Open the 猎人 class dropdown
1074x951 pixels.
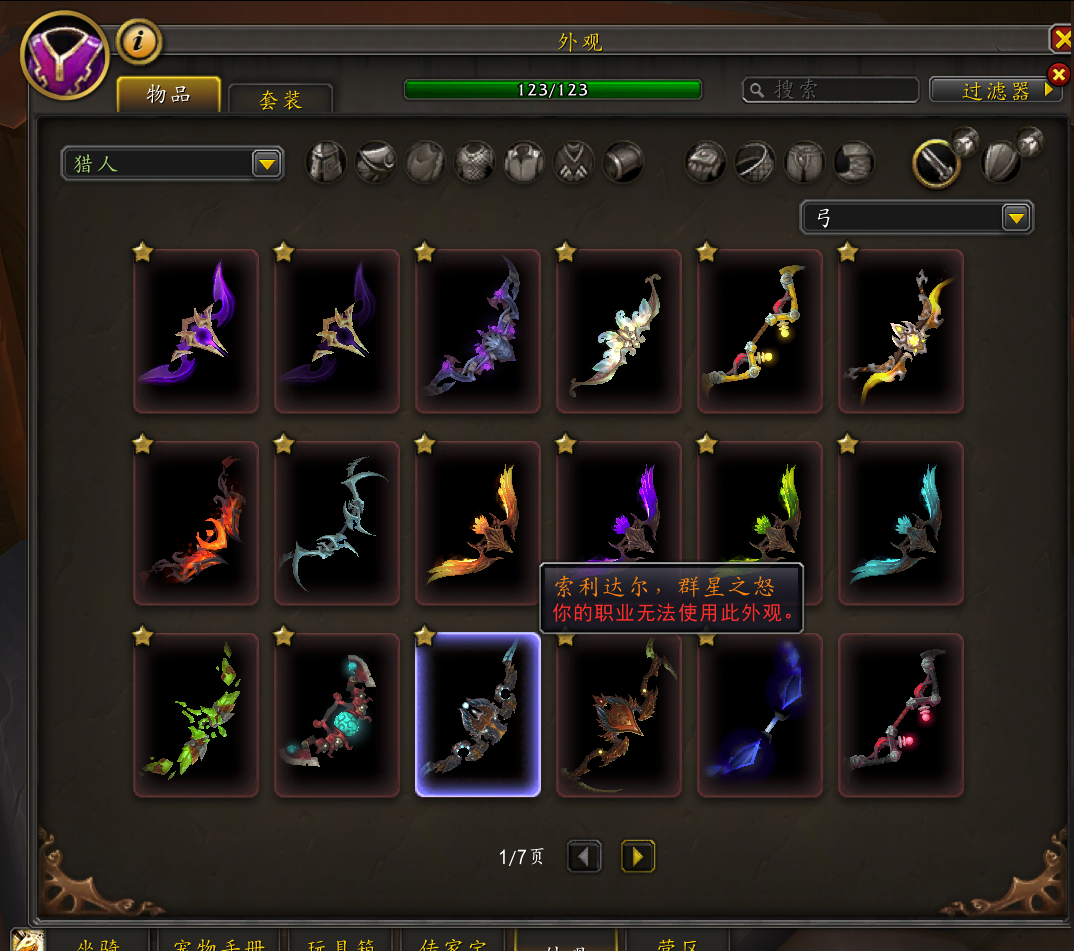pyautogui.click(x=173, y=163)
